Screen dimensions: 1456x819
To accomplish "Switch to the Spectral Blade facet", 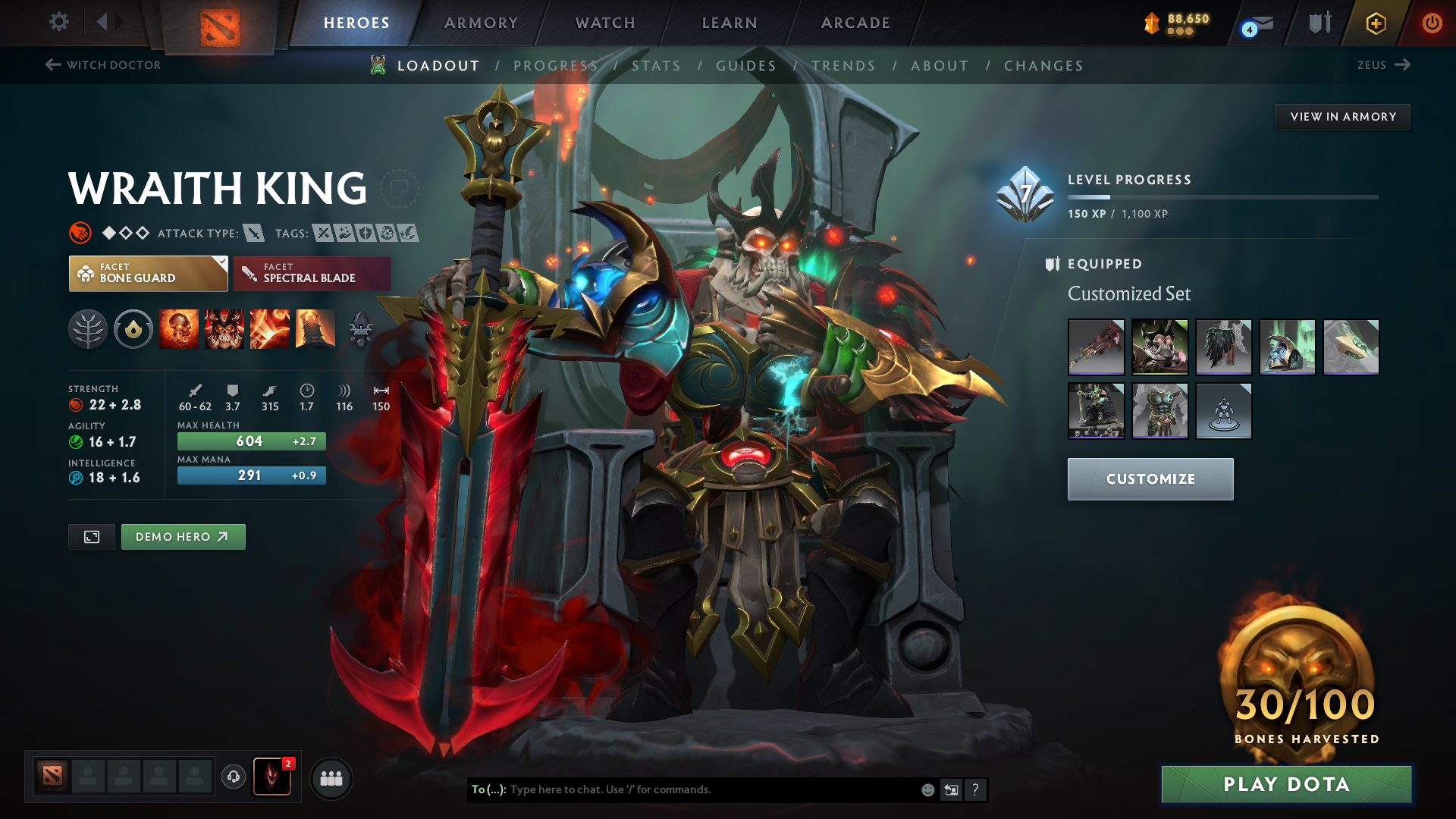I will point(311,273).
